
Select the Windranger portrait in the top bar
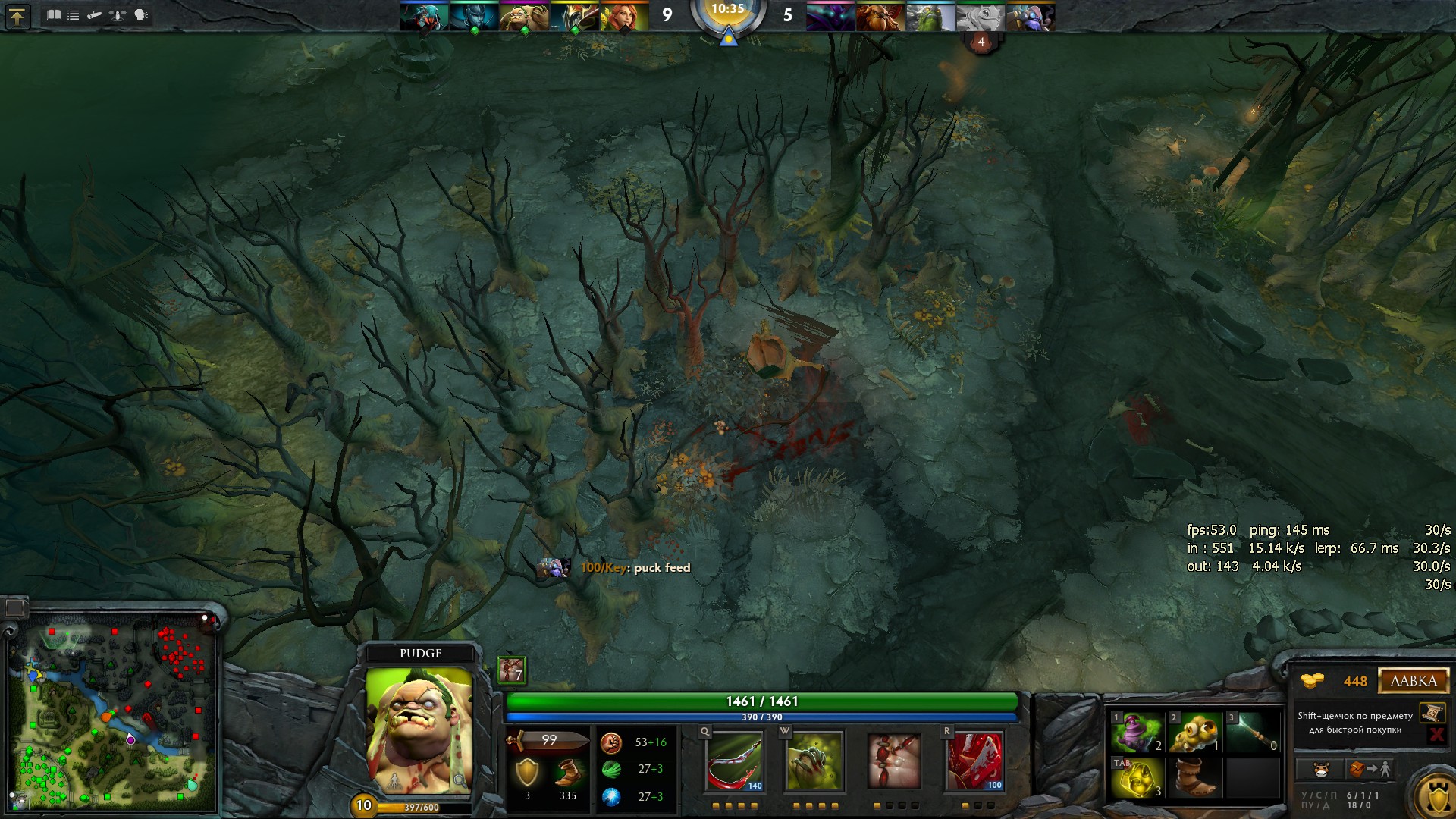pos(624,17)
